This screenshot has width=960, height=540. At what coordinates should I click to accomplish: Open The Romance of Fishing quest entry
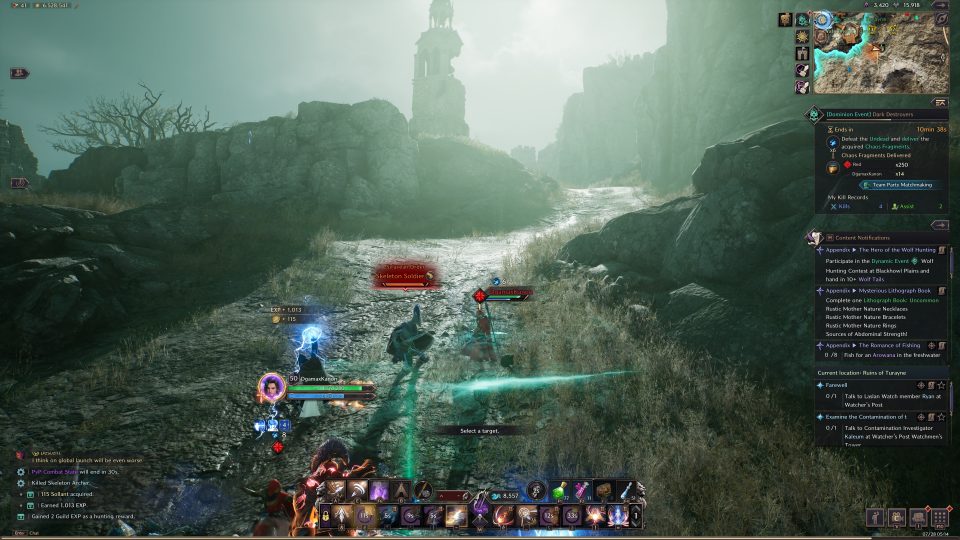click(880, 345)
